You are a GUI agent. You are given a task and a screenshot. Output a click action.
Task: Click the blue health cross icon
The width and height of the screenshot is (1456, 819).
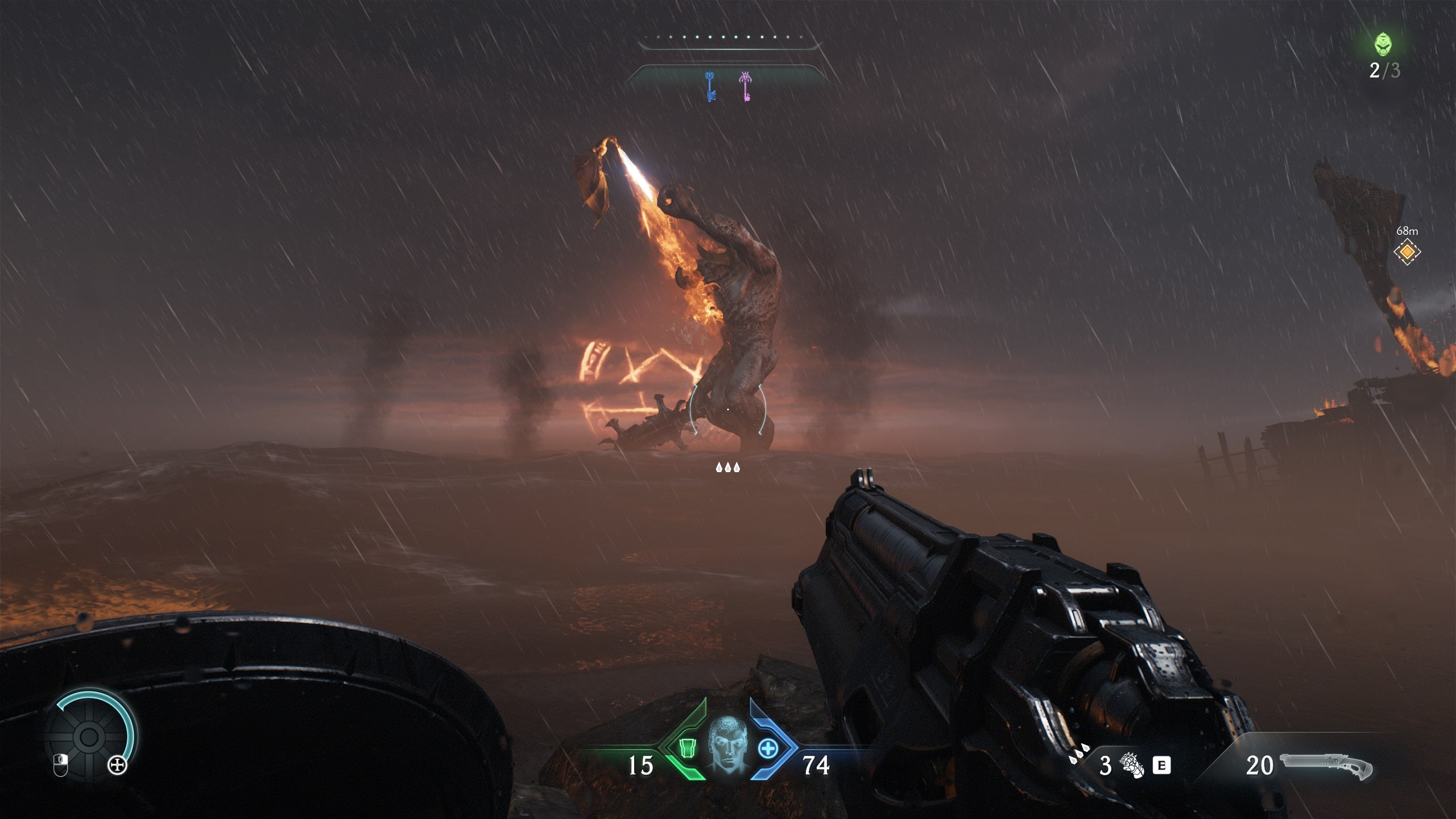click(x=768, y=748)
